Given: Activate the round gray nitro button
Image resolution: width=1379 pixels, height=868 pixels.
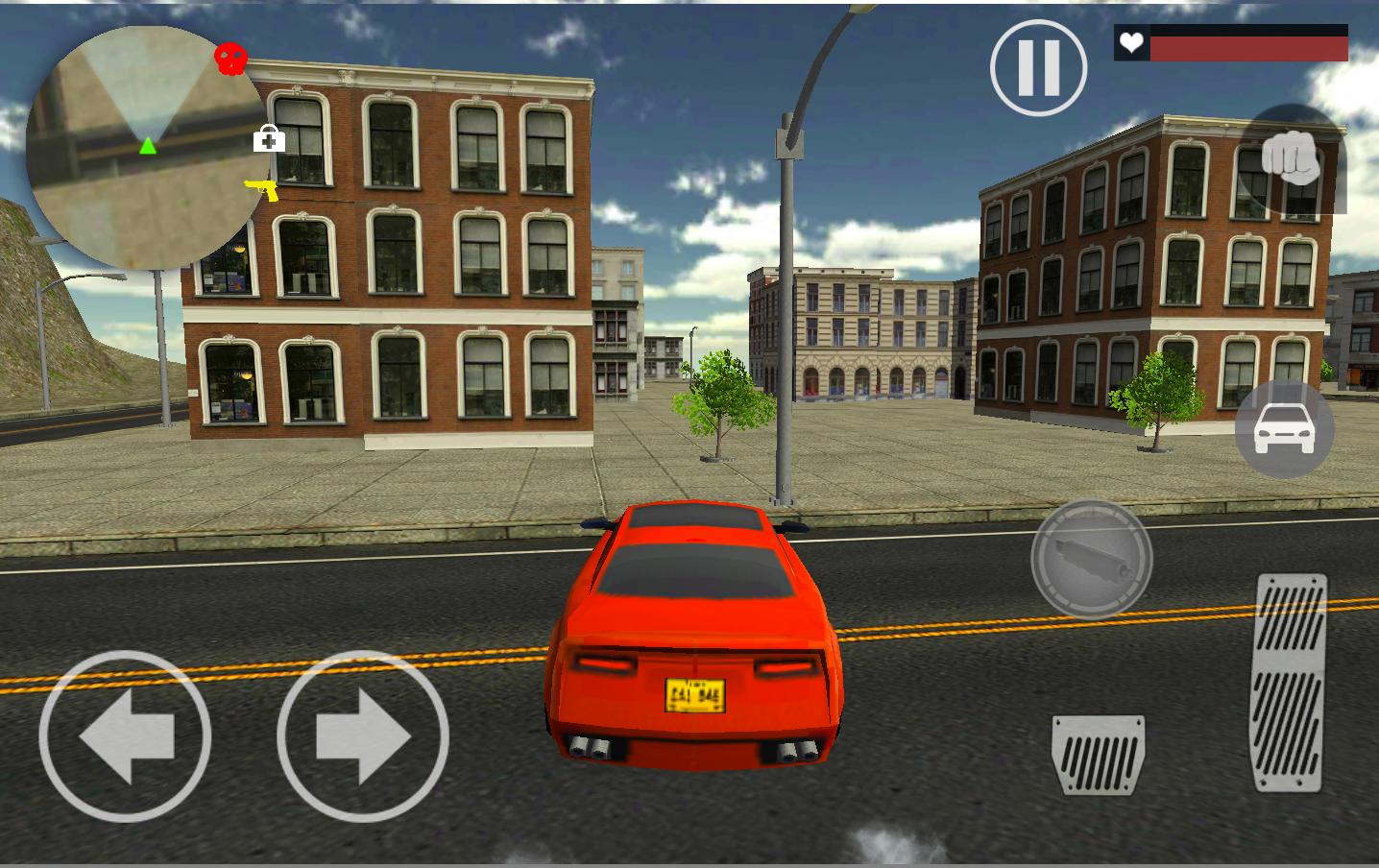Looking at the screenshot, I should coord(1092,558).
